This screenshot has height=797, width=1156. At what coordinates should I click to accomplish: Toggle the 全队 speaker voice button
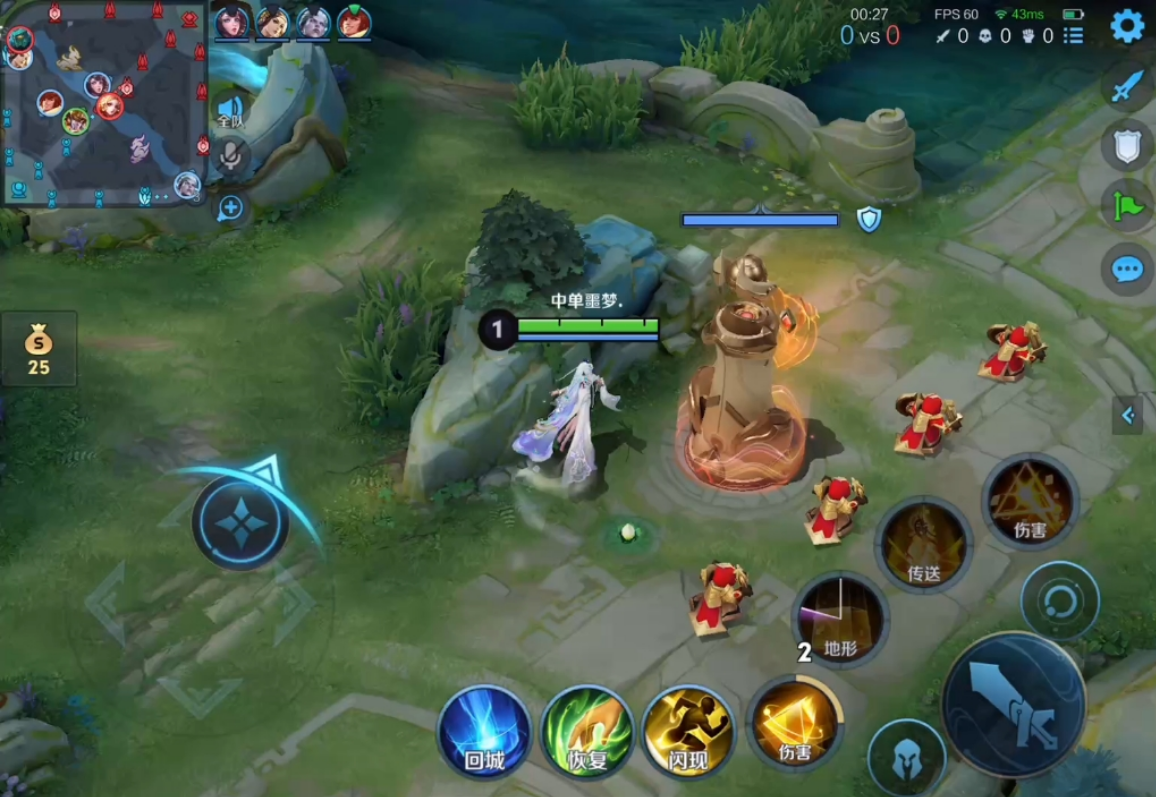(231, 110)
